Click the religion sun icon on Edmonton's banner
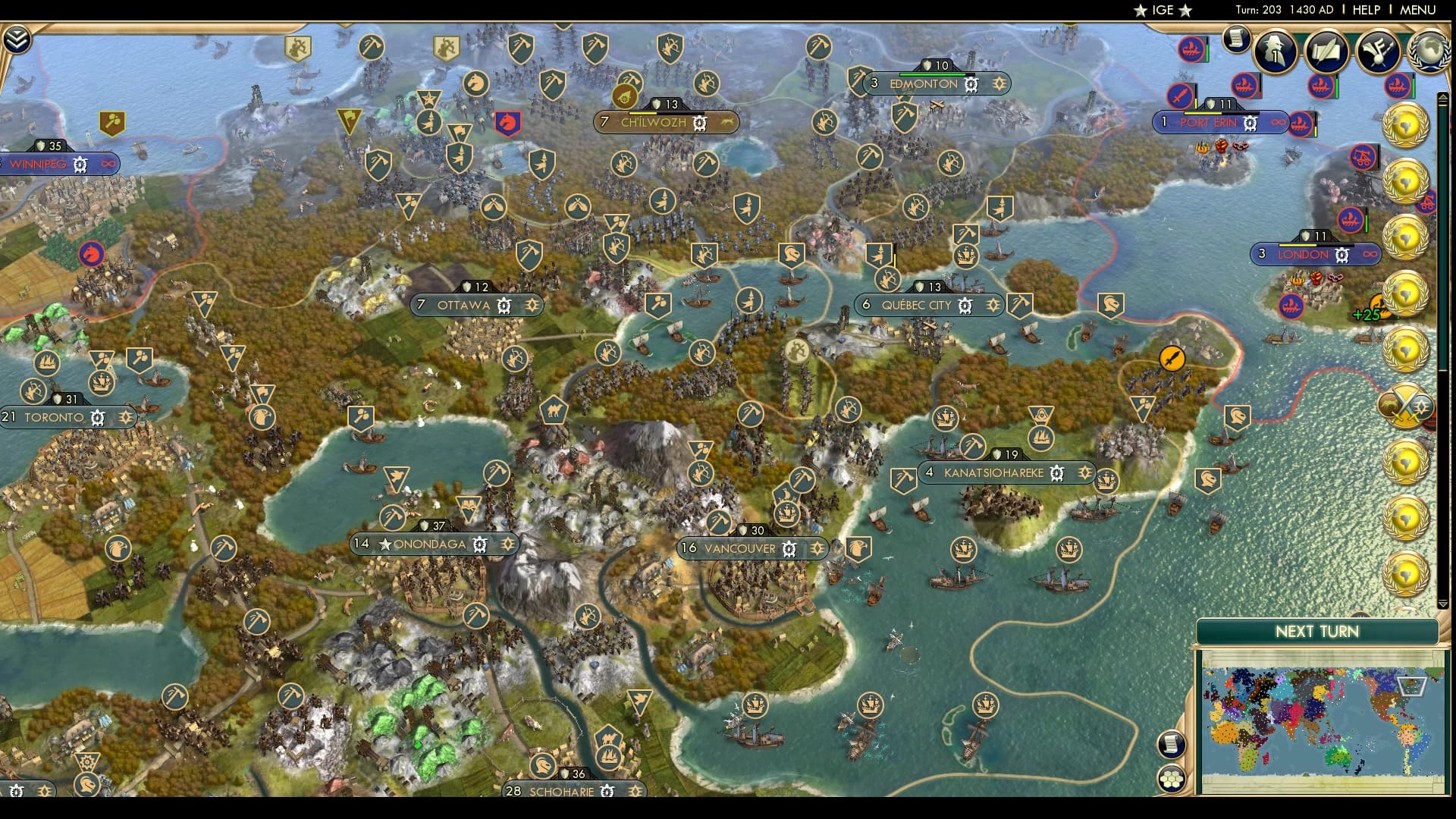Screen dimensions: 1456x819 (x=999, y=84)
